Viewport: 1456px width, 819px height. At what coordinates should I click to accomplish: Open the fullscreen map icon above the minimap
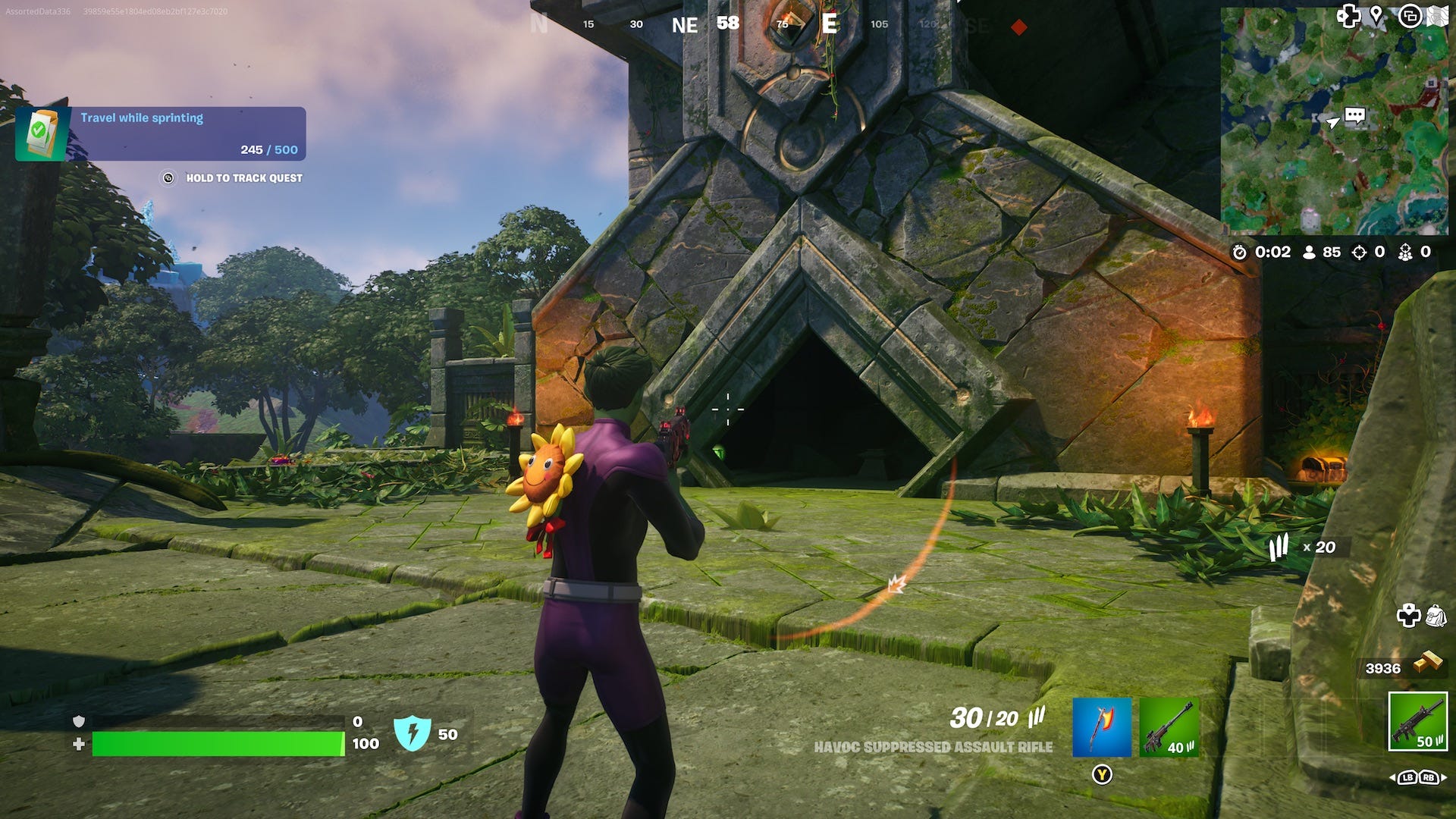(x=1440, y=17)
